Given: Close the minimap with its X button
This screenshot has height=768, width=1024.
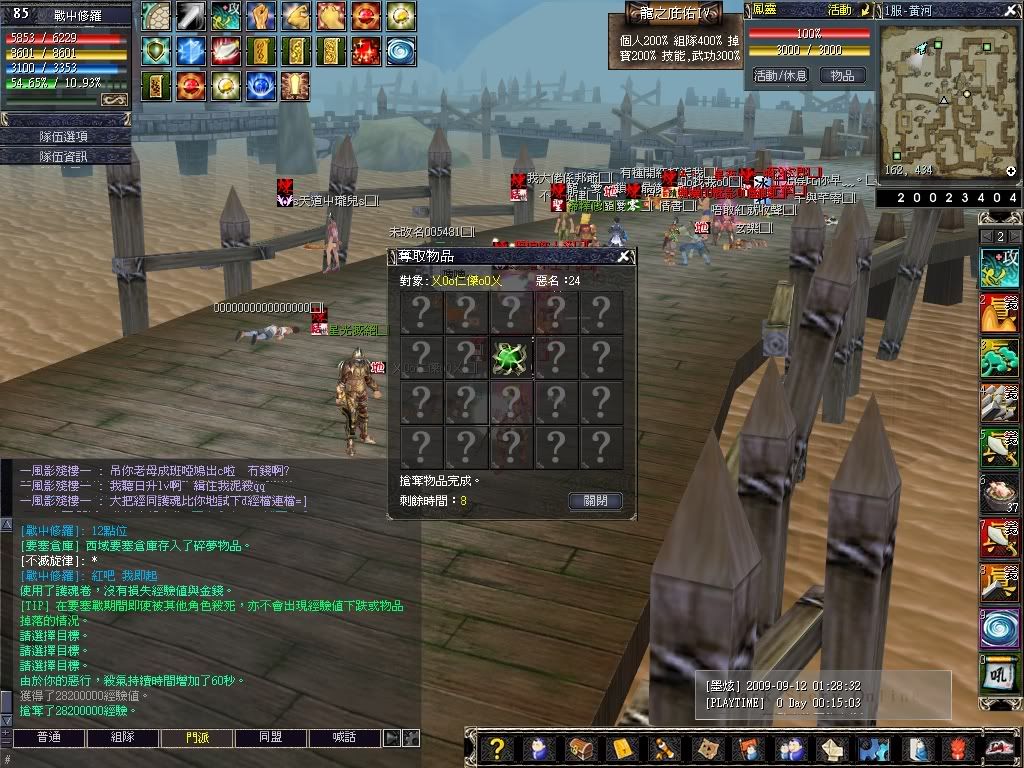Looking at the screenshot, I should (1012, 9).
